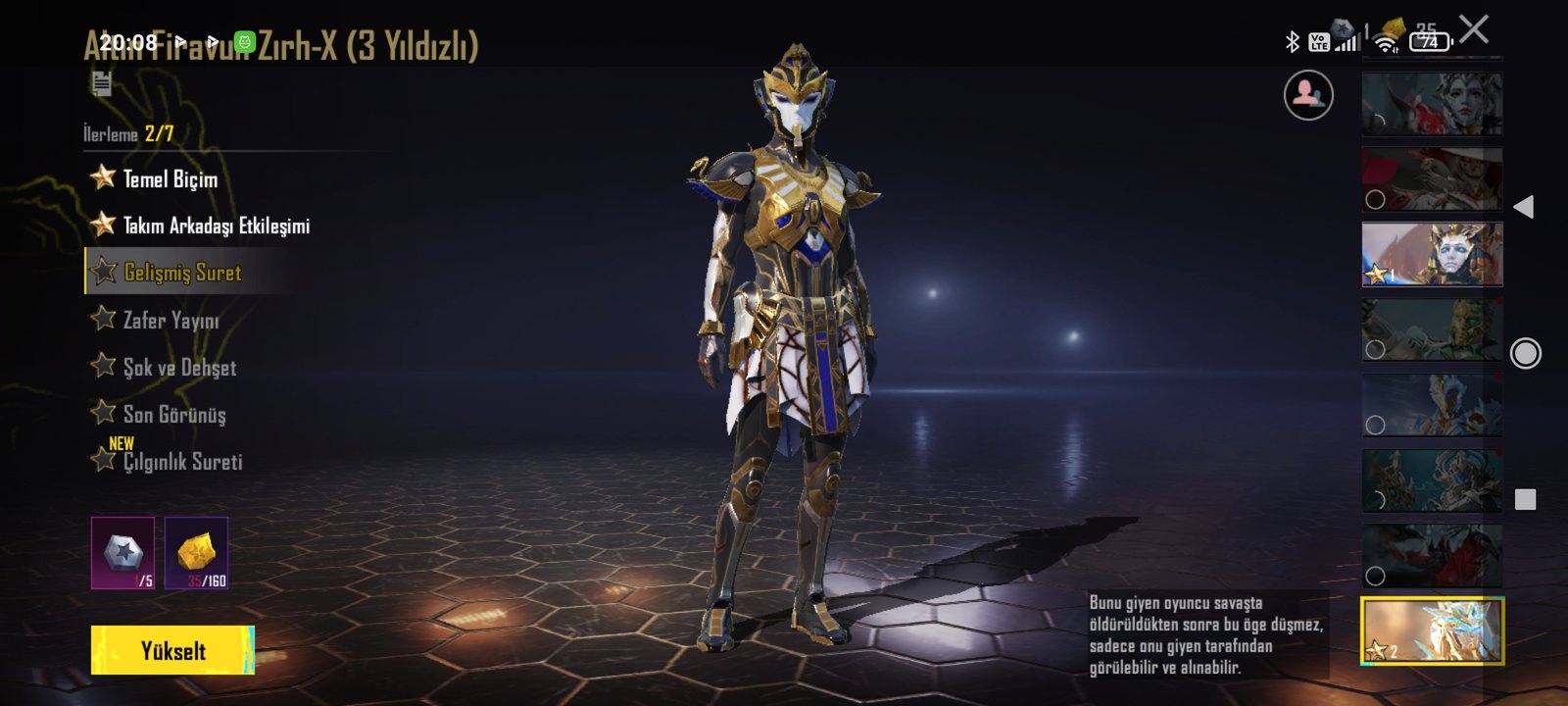The image size is (1568, 706).
Task: Tap the silver star material slot
Action: (122, 553)
